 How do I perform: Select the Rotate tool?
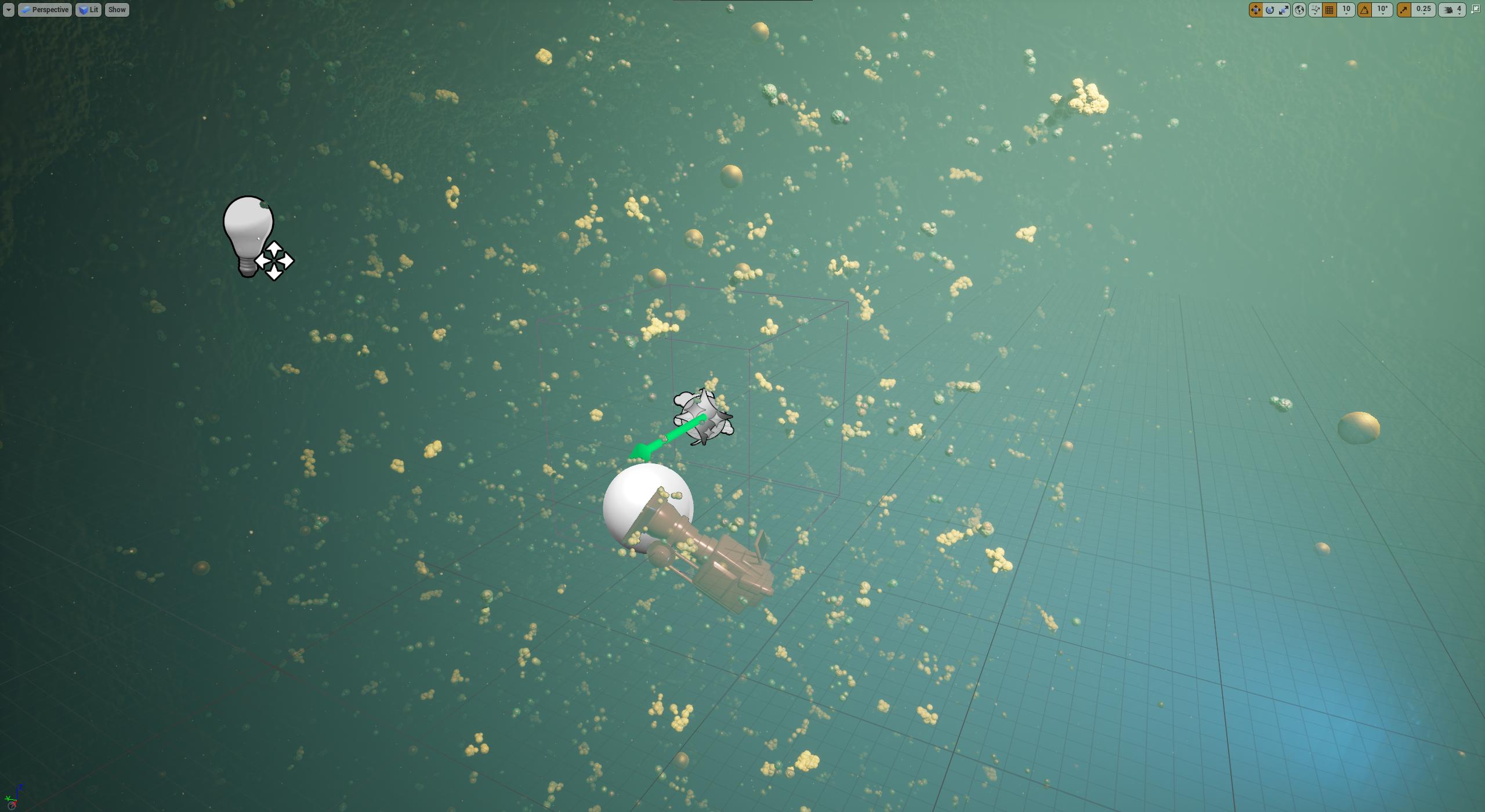click(x=1270, y=9)
